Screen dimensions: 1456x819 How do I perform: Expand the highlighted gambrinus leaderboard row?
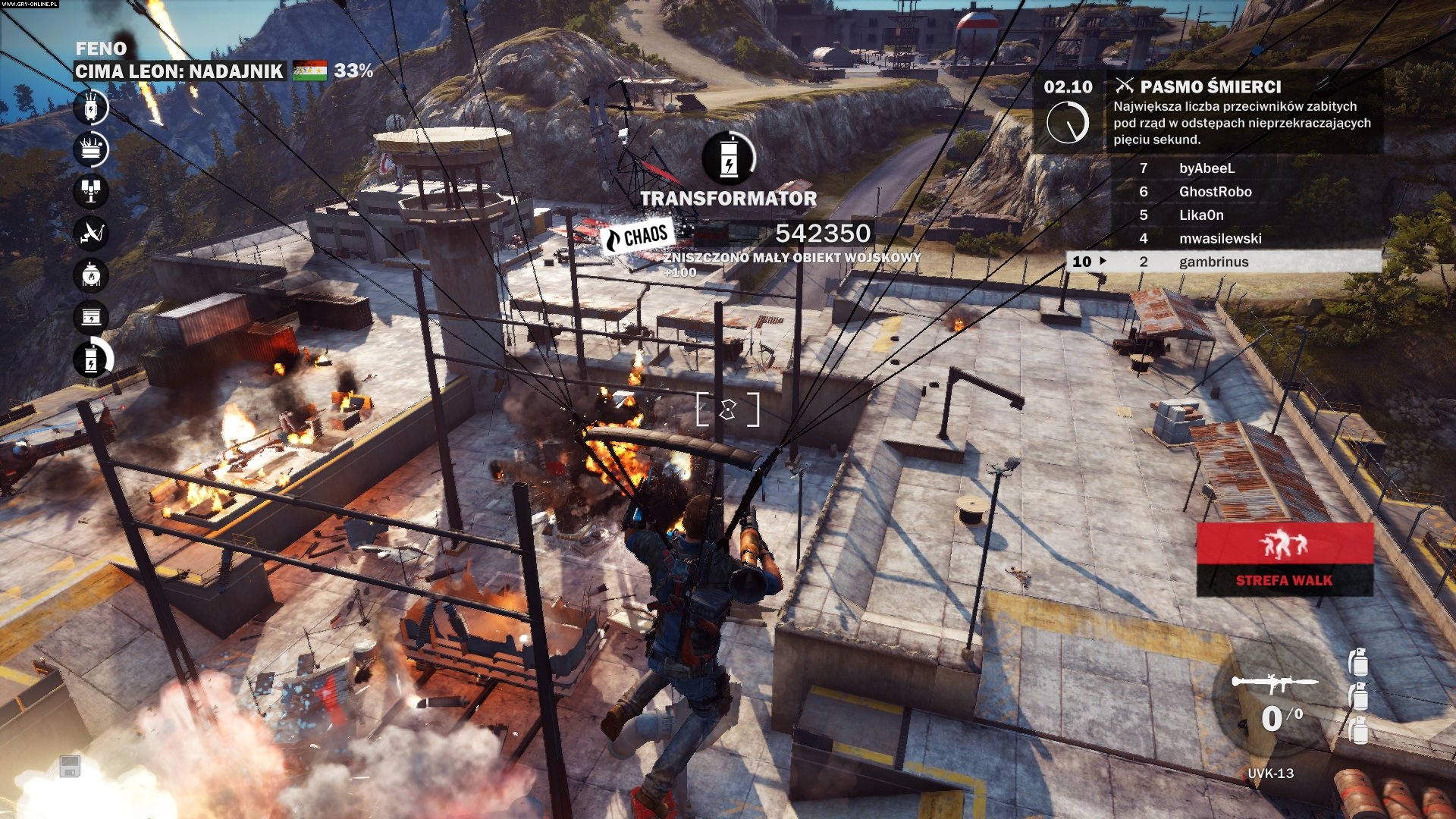1221,262
